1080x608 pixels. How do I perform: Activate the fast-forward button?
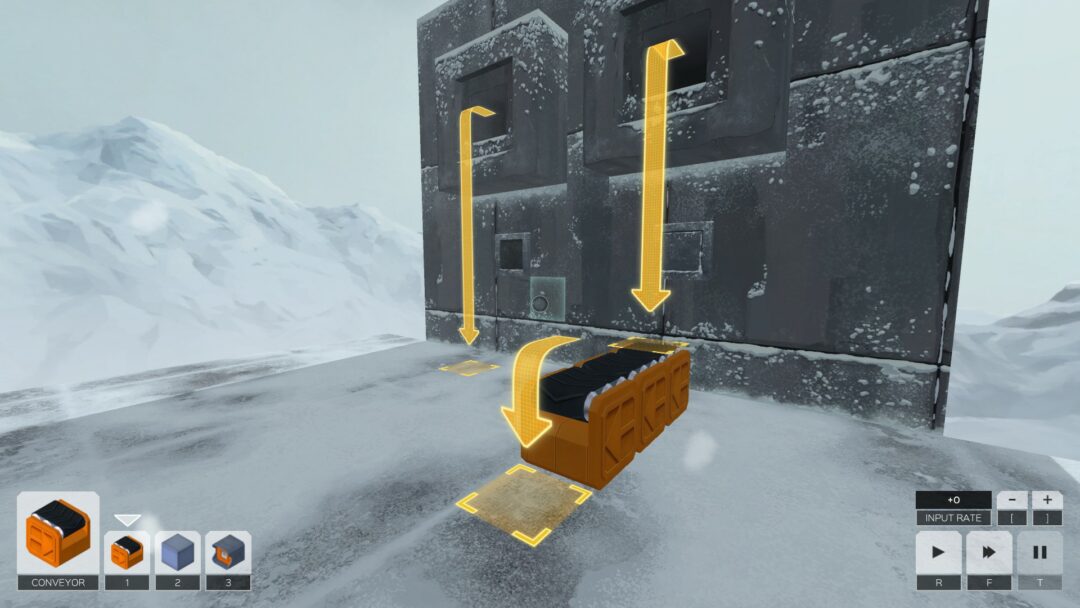[x=988, y=552]
